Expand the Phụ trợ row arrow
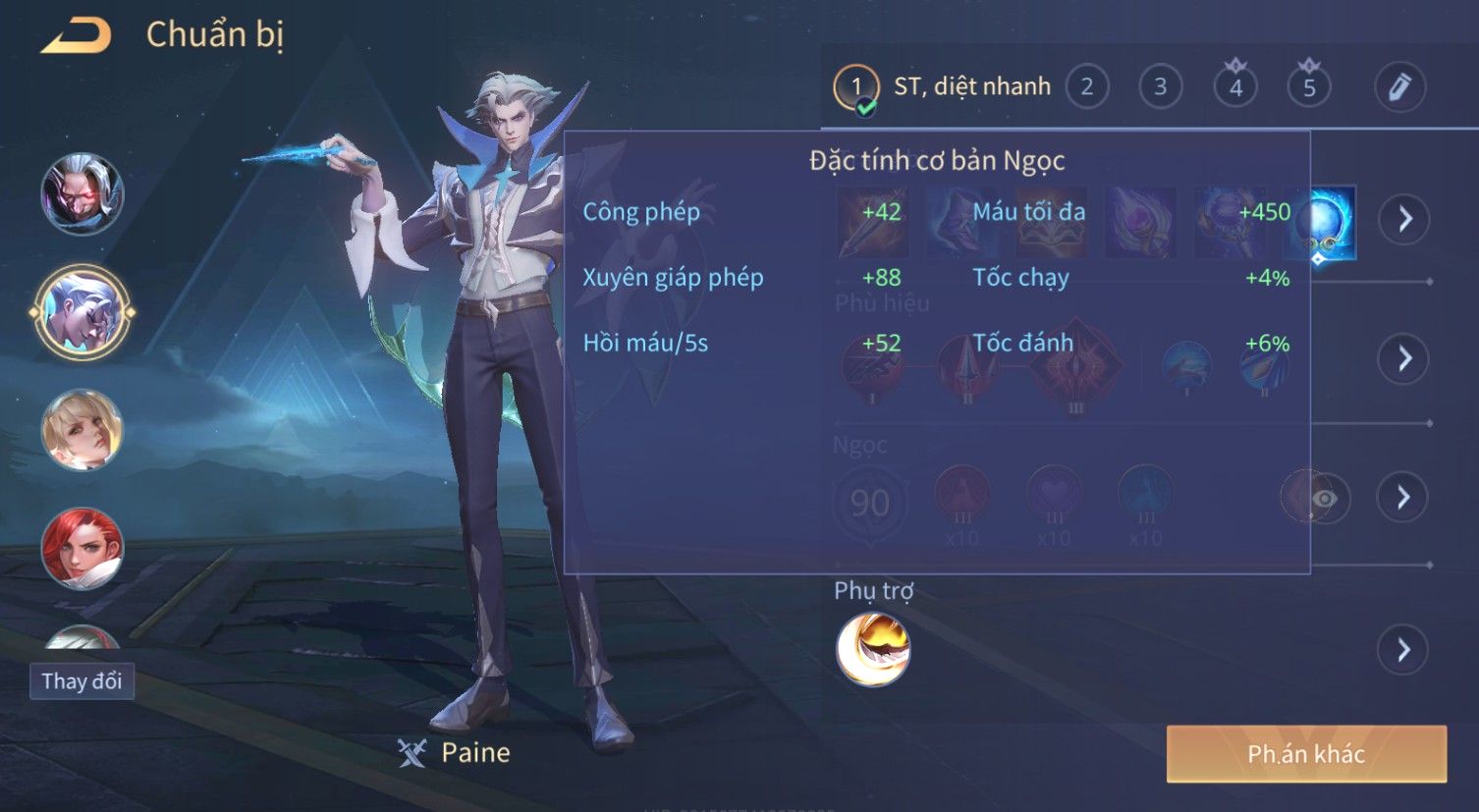1479x812 pixels. [1404, 649]
